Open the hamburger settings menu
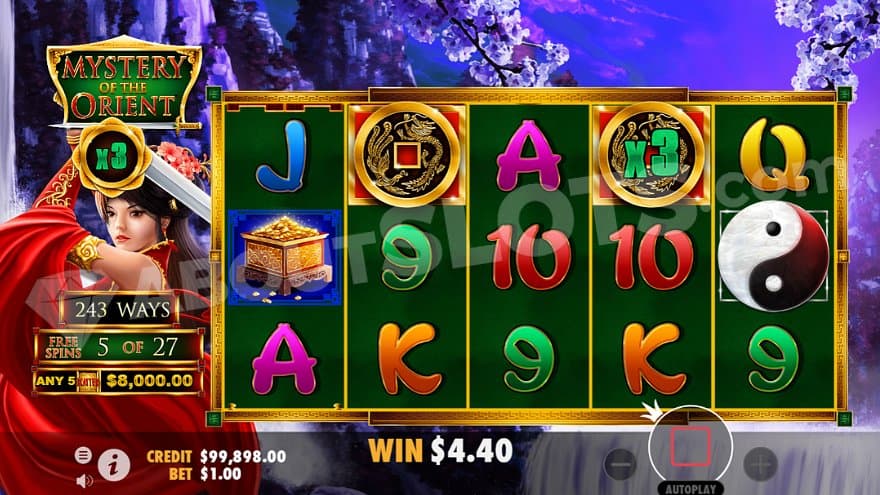 coord(84,455)
